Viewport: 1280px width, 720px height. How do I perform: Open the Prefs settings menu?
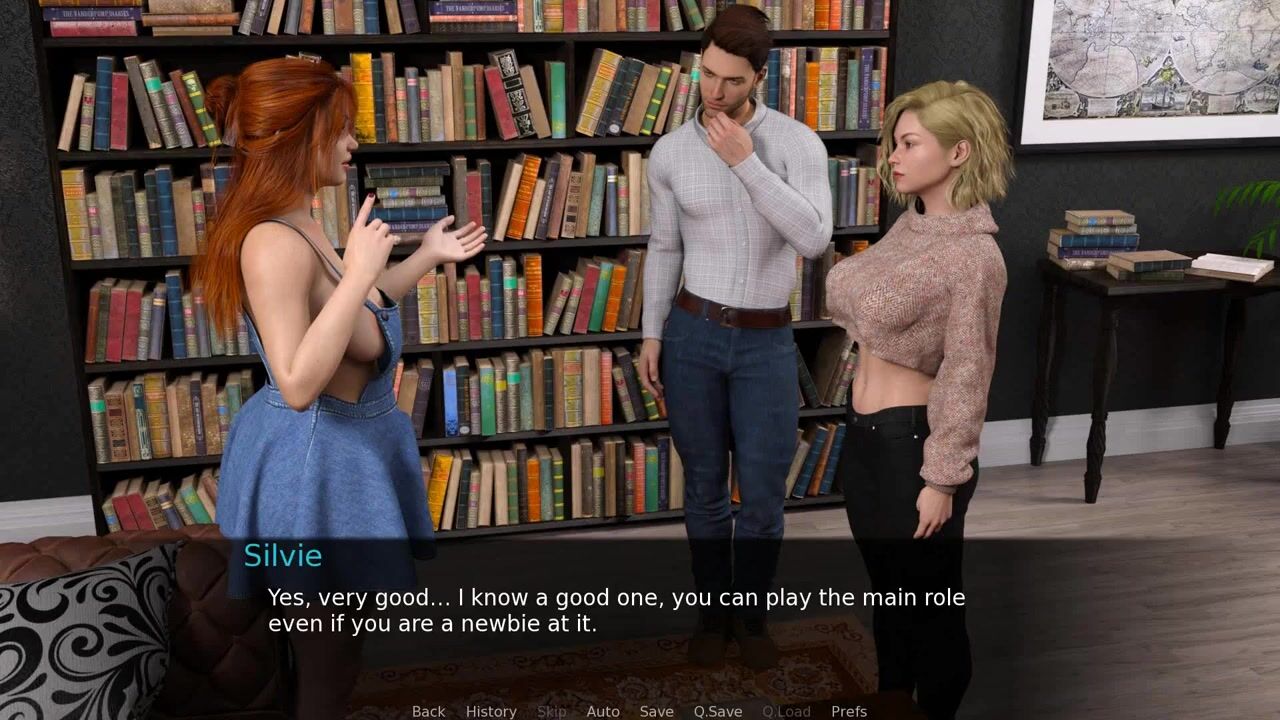[849, 711]
